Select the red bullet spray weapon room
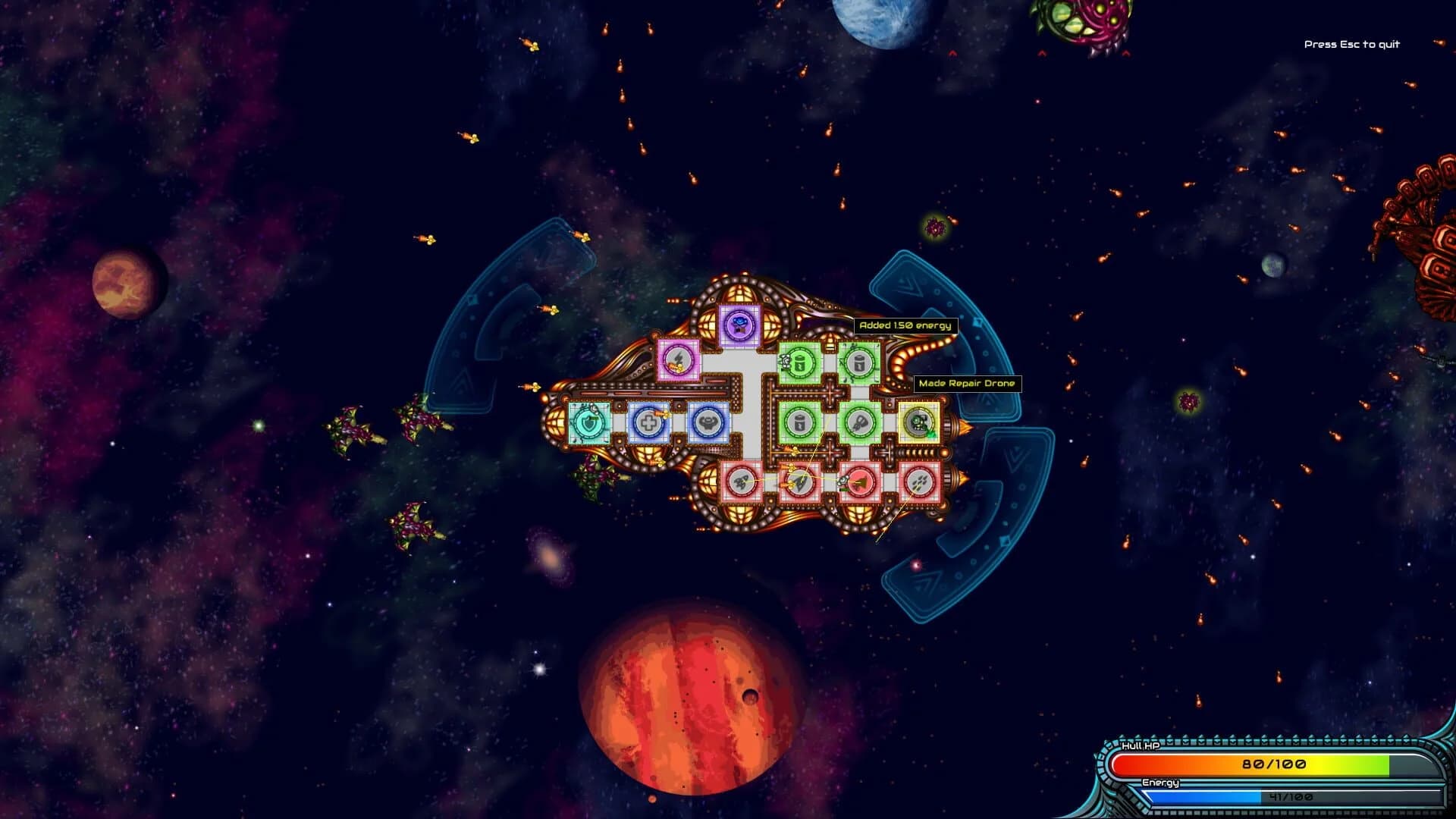Screen dimensions: 1456x819 pos(919,482)
